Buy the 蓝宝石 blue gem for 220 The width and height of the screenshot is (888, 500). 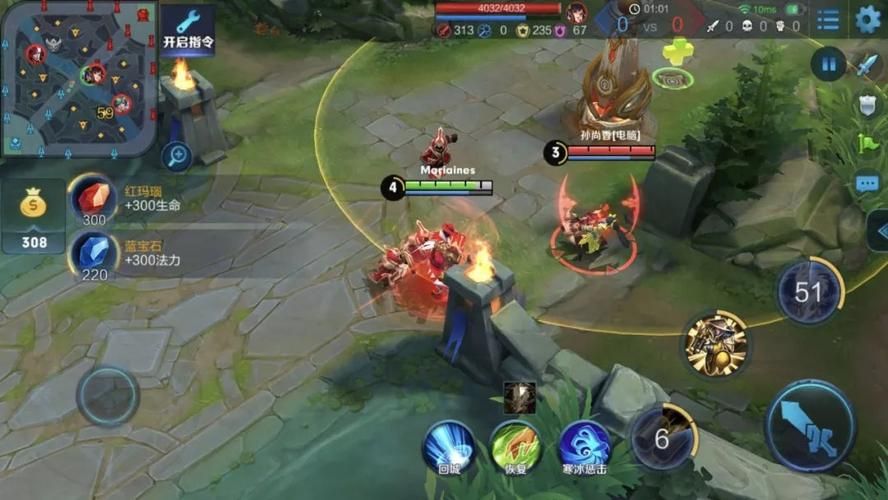point(94,254)
